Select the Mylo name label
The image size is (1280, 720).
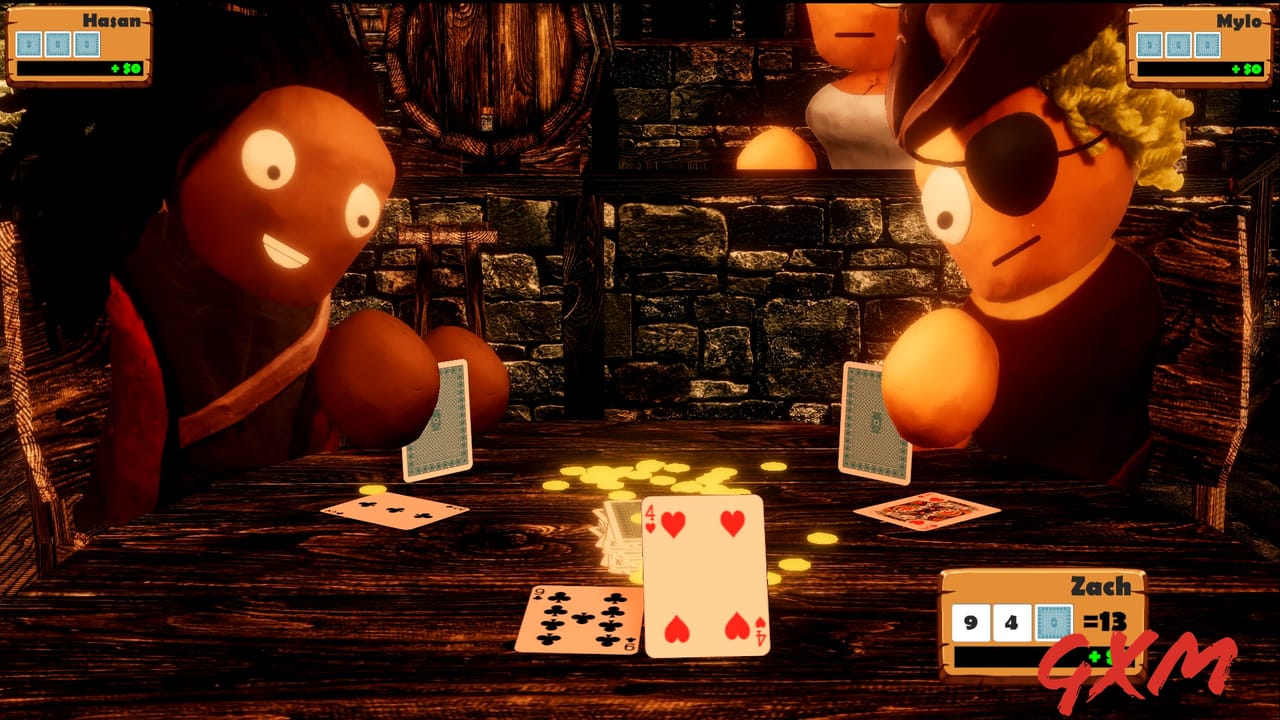click(1239, 21)
